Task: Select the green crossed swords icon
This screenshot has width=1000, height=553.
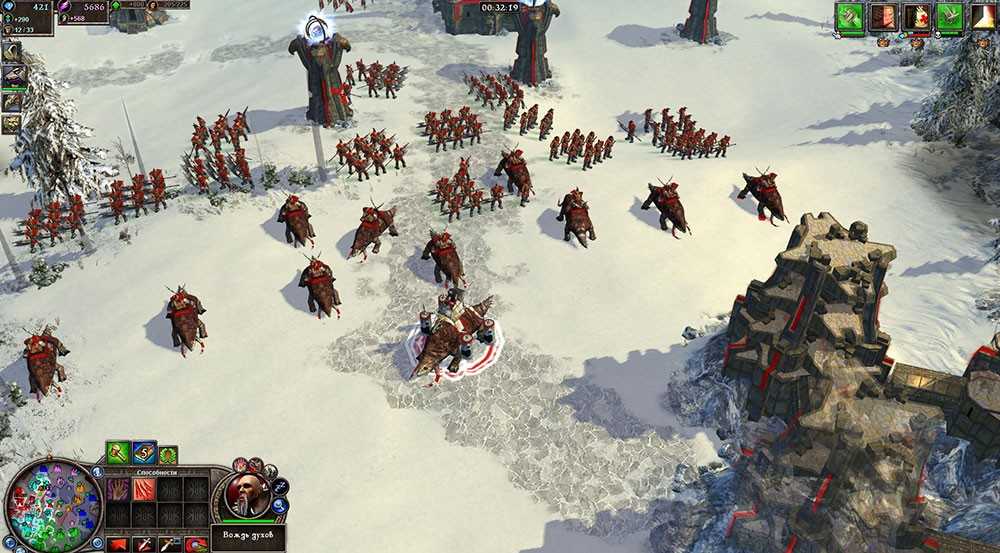Action: pyautogui.click(x=949, y=17)
